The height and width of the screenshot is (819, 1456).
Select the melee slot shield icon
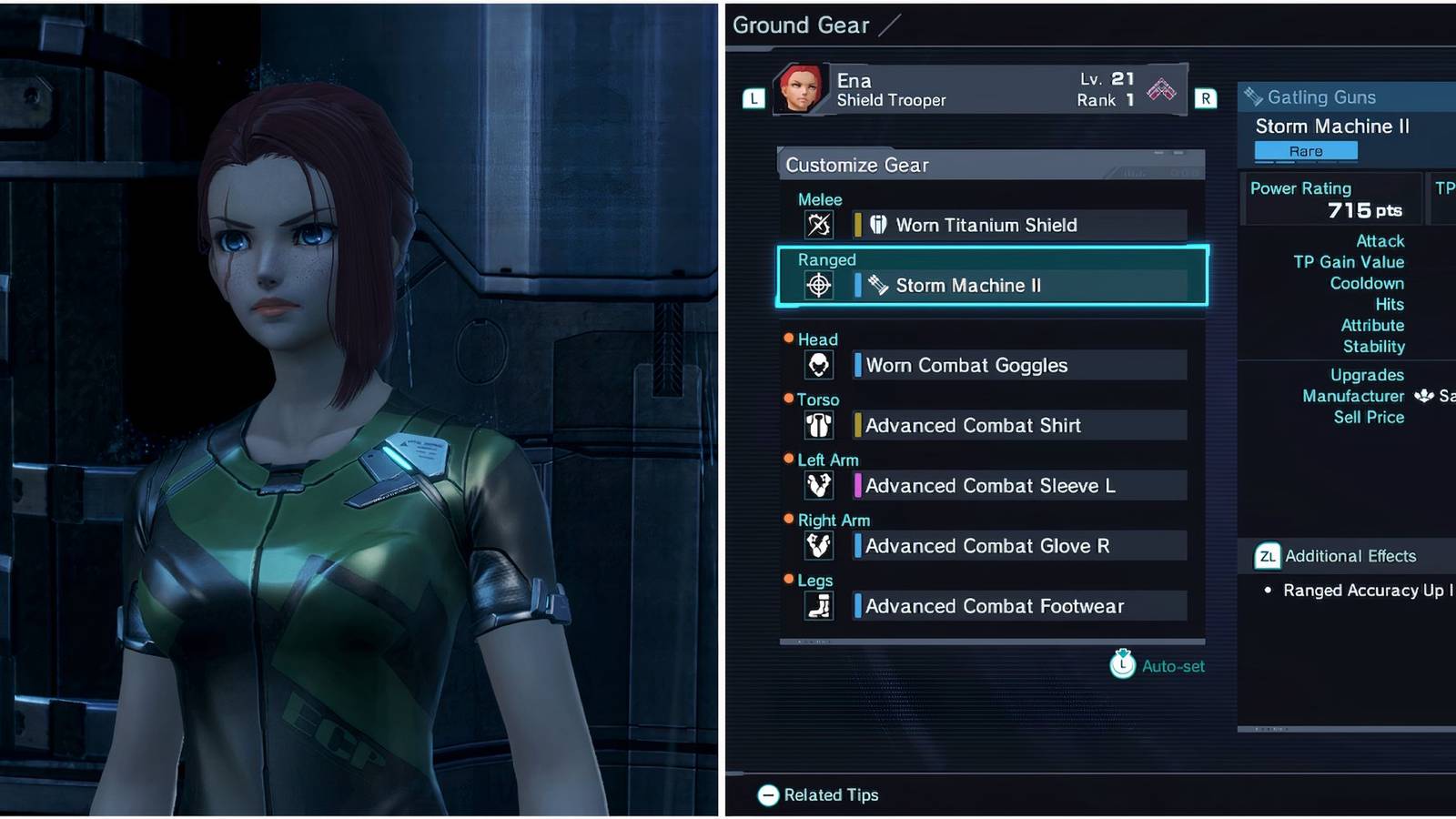tap(818, 223)
